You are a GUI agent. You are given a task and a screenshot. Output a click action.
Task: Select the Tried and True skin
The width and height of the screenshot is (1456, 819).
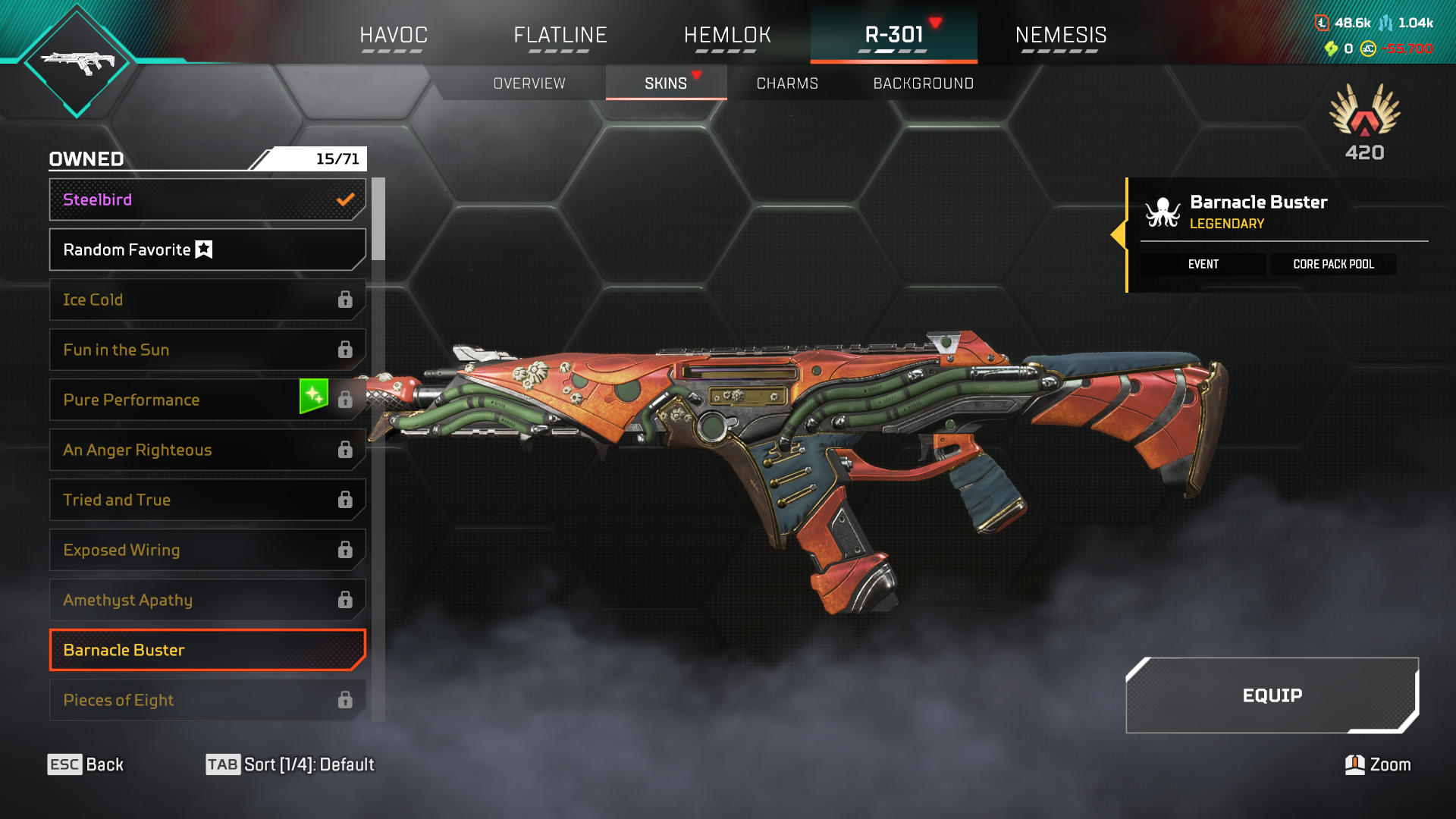click(x=207, y=500)
